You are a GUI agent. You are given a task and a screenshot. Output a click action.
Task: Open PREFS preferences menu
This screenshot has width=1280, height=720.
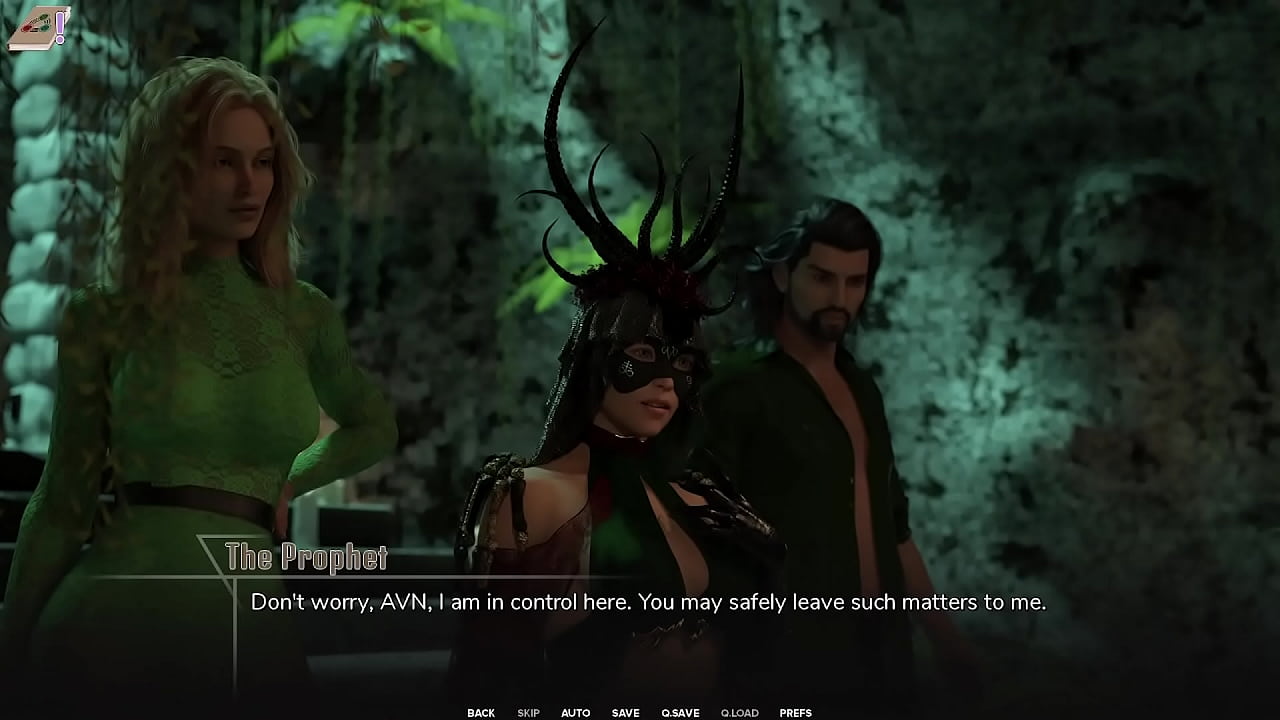[795, 713]
